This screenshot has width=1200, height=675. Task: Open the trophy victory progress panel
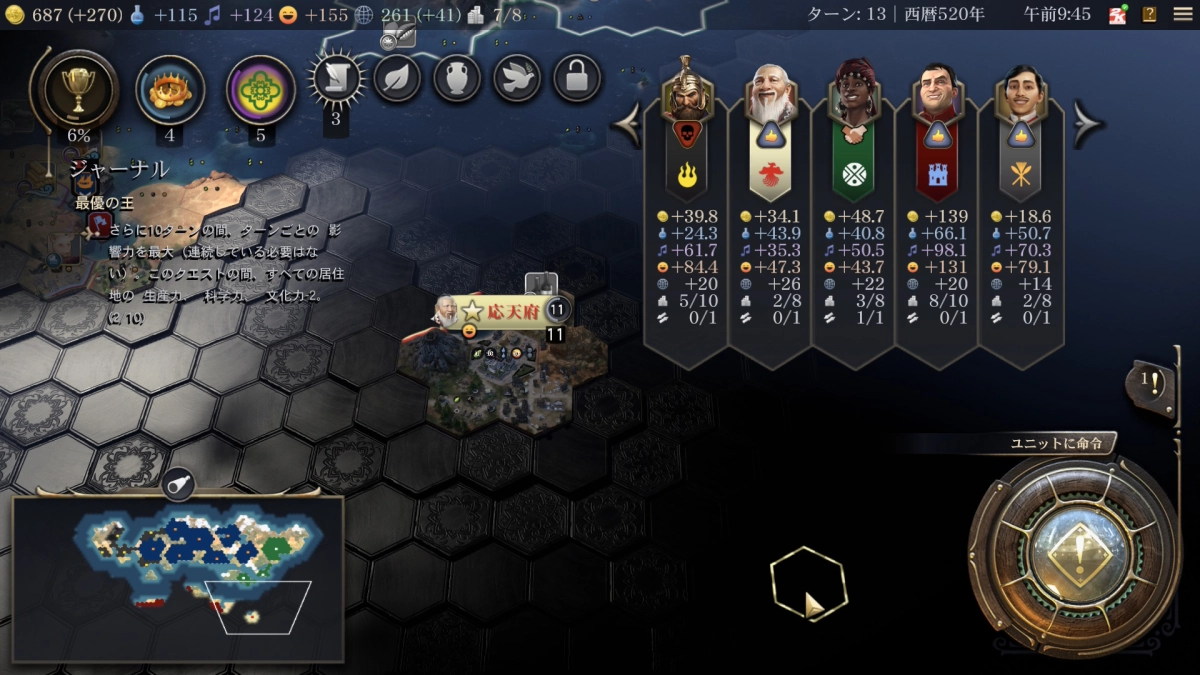pos(78,88)
